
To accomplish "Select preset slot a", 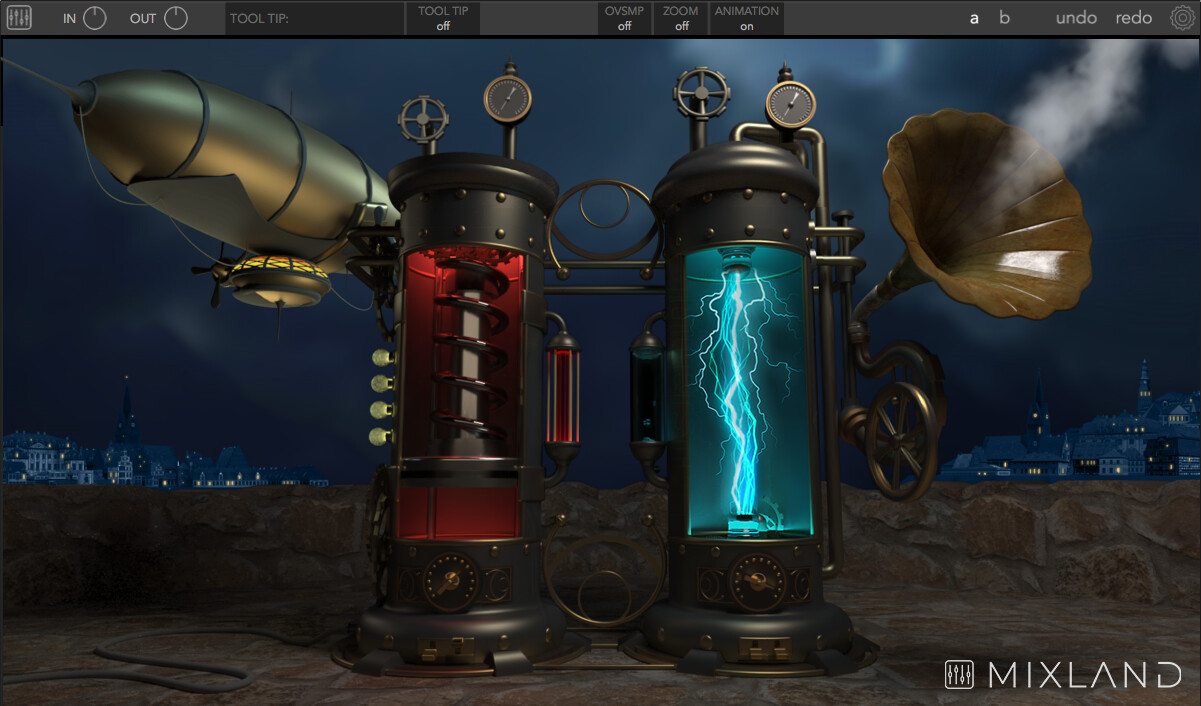I will tap(974, 18).
